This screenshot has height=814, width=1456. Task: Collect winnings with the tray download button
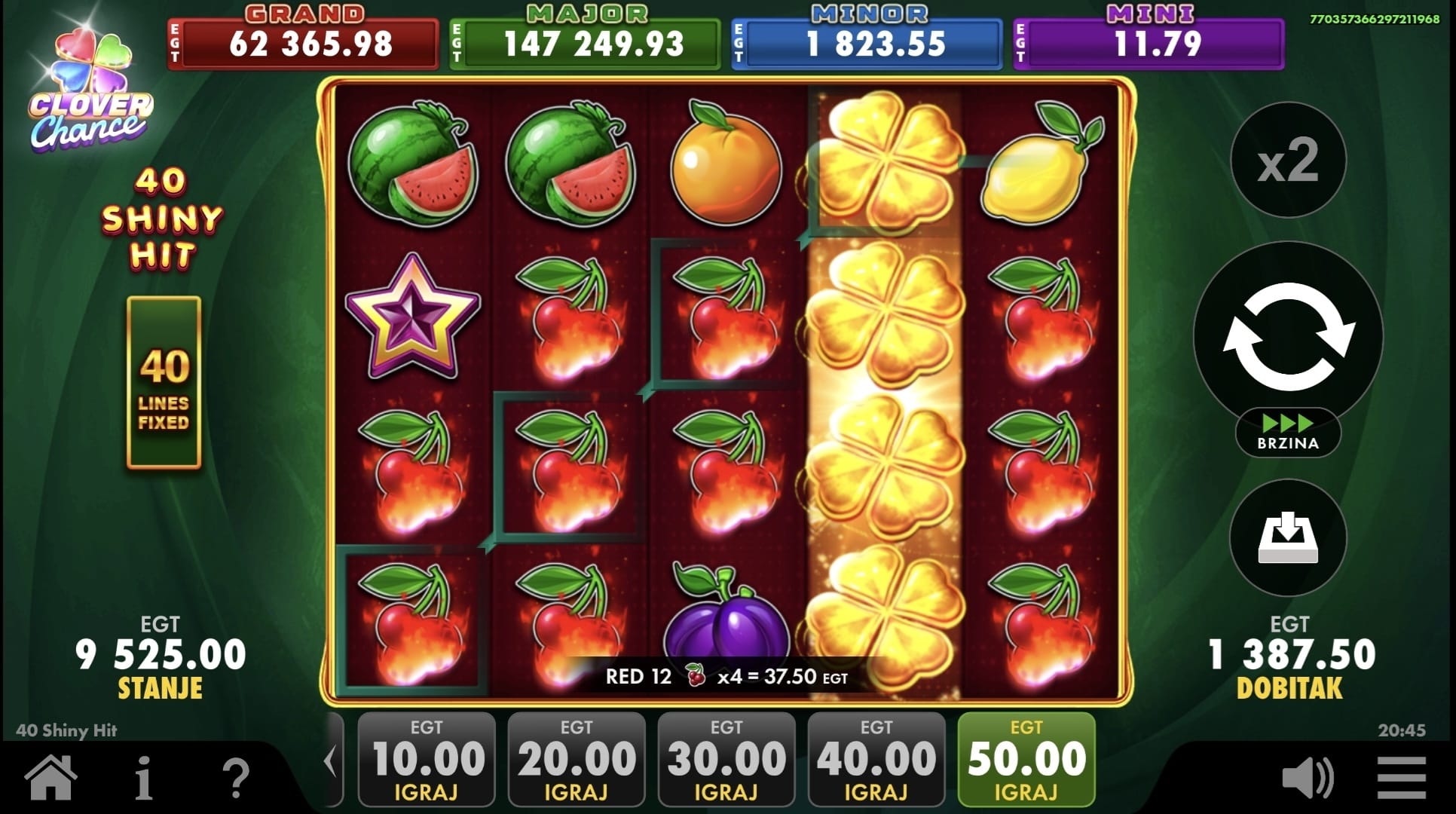[1288, 537]
